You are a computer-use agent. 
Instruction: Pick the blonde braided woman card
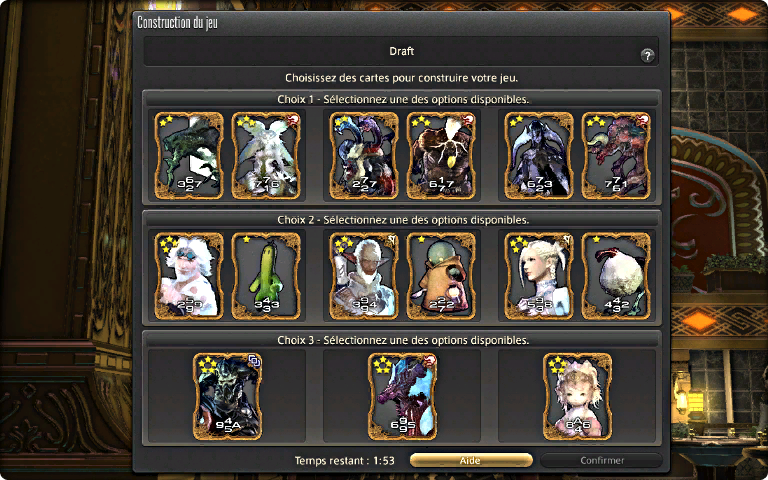tap(539, 275)
